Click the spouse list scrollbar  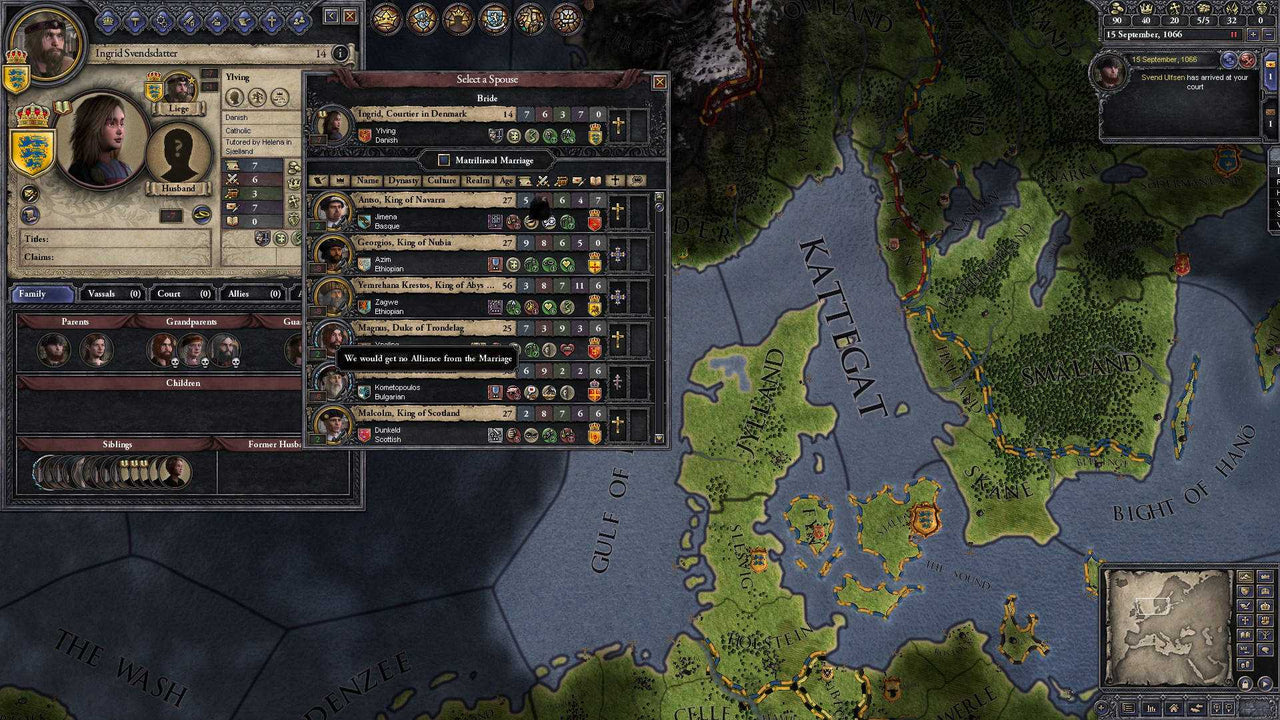point(657,300)
